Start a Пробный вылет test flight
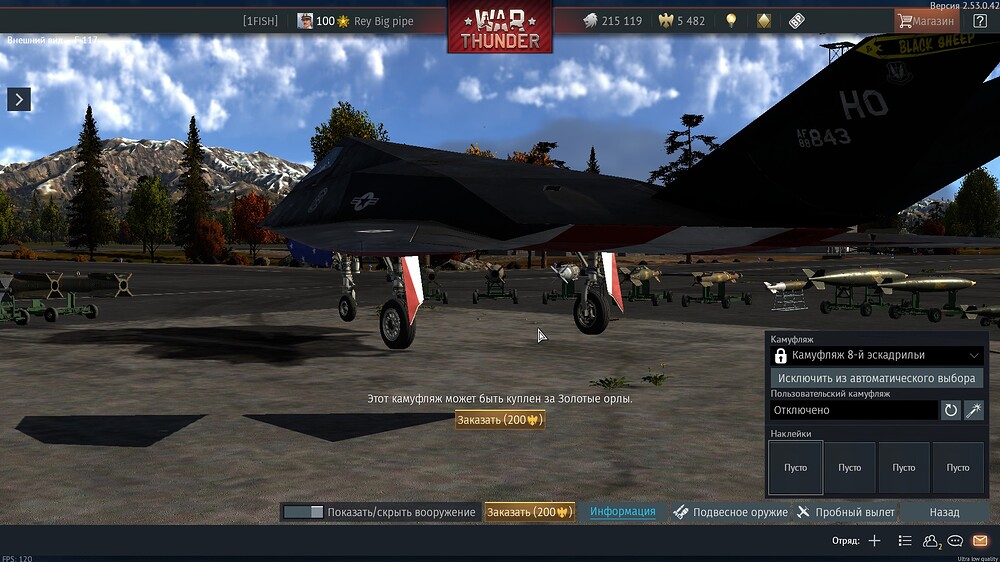This screenshot has width=1000, height=562. pyautogui.click(x=845, y=512)
